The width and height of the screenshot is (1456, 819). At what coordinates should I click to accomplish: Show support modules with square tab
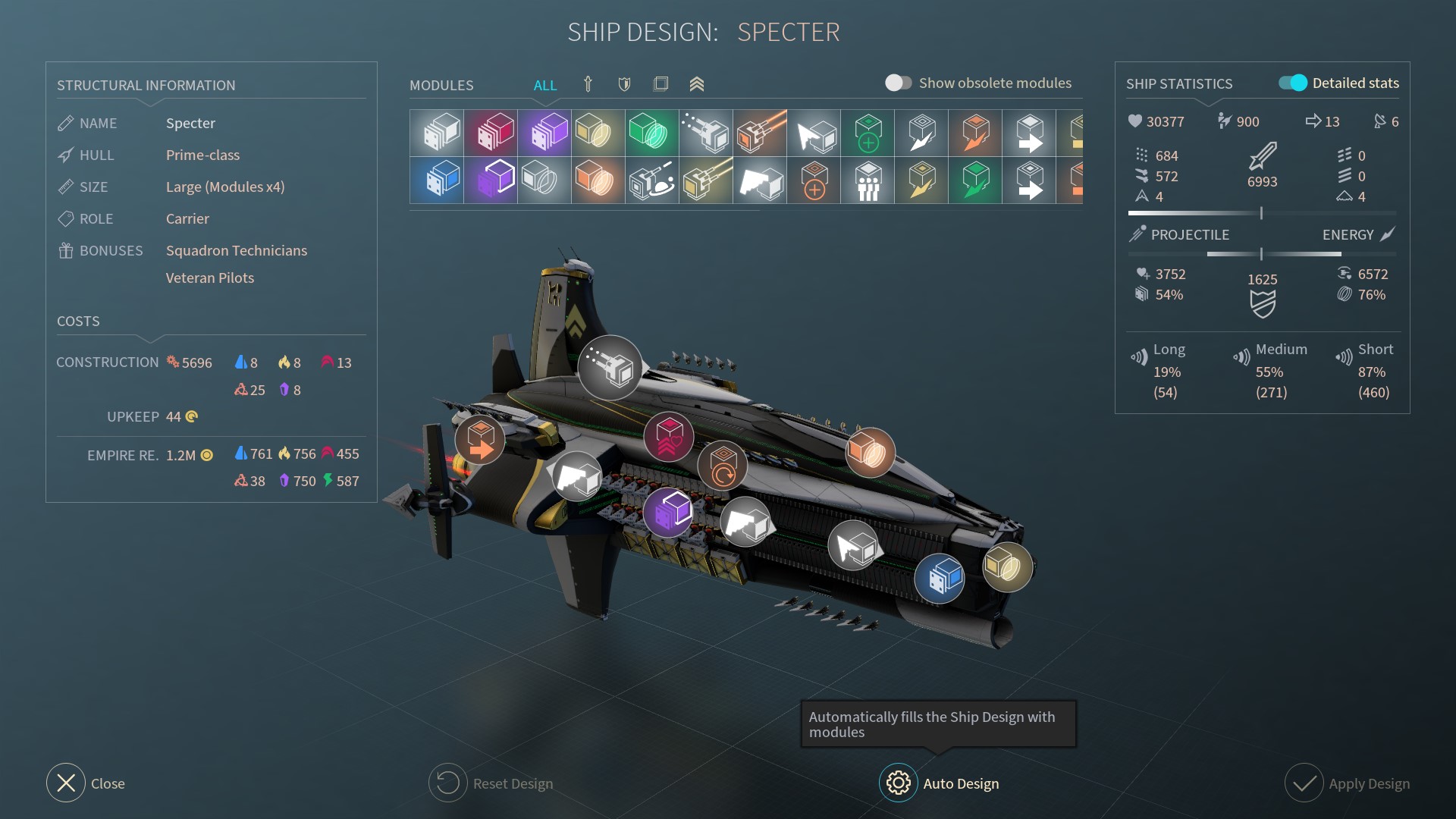pyautogui.click(x=661, y=84)
